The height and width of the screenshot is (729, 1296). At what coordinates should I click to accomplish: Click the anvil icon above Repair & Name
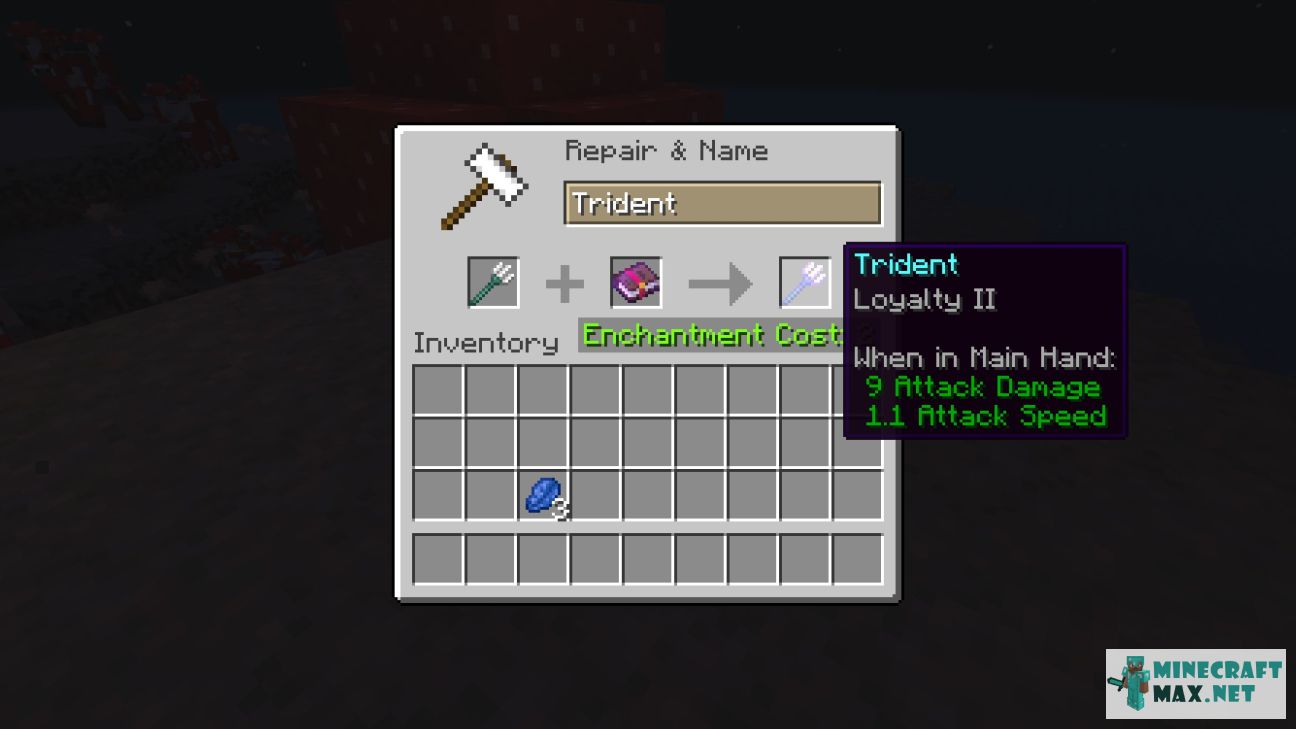pyautogui.click(x=486, y=183)
